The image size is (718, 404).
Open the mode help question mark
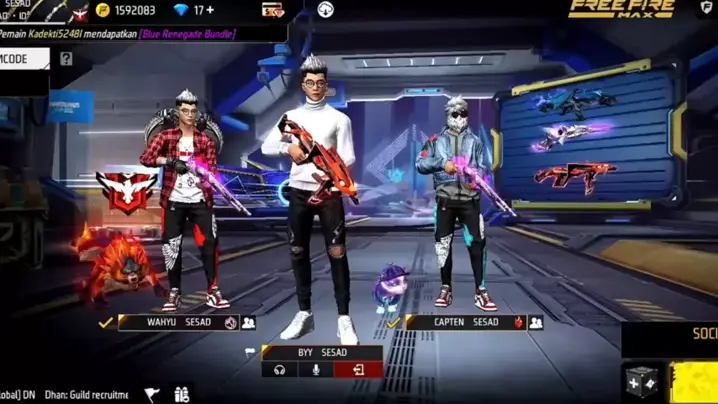point(66,59)
